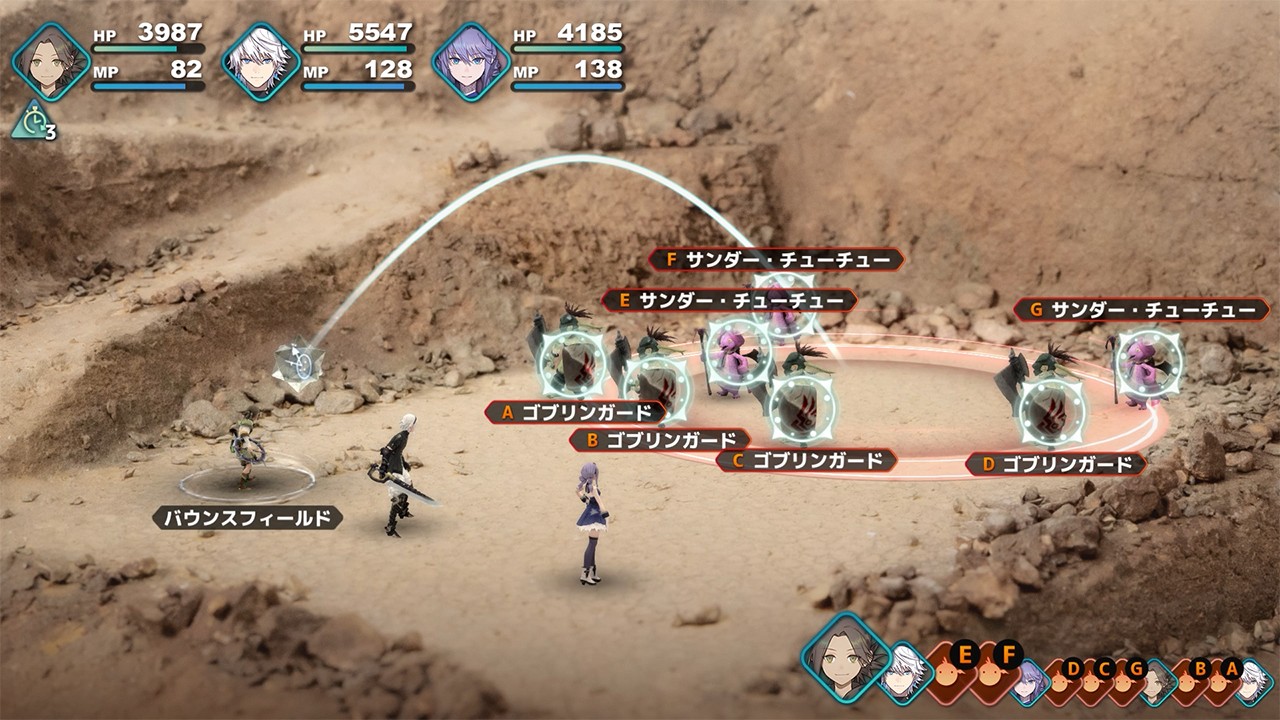Select target A Goblin Guard label

coord(575,412)
